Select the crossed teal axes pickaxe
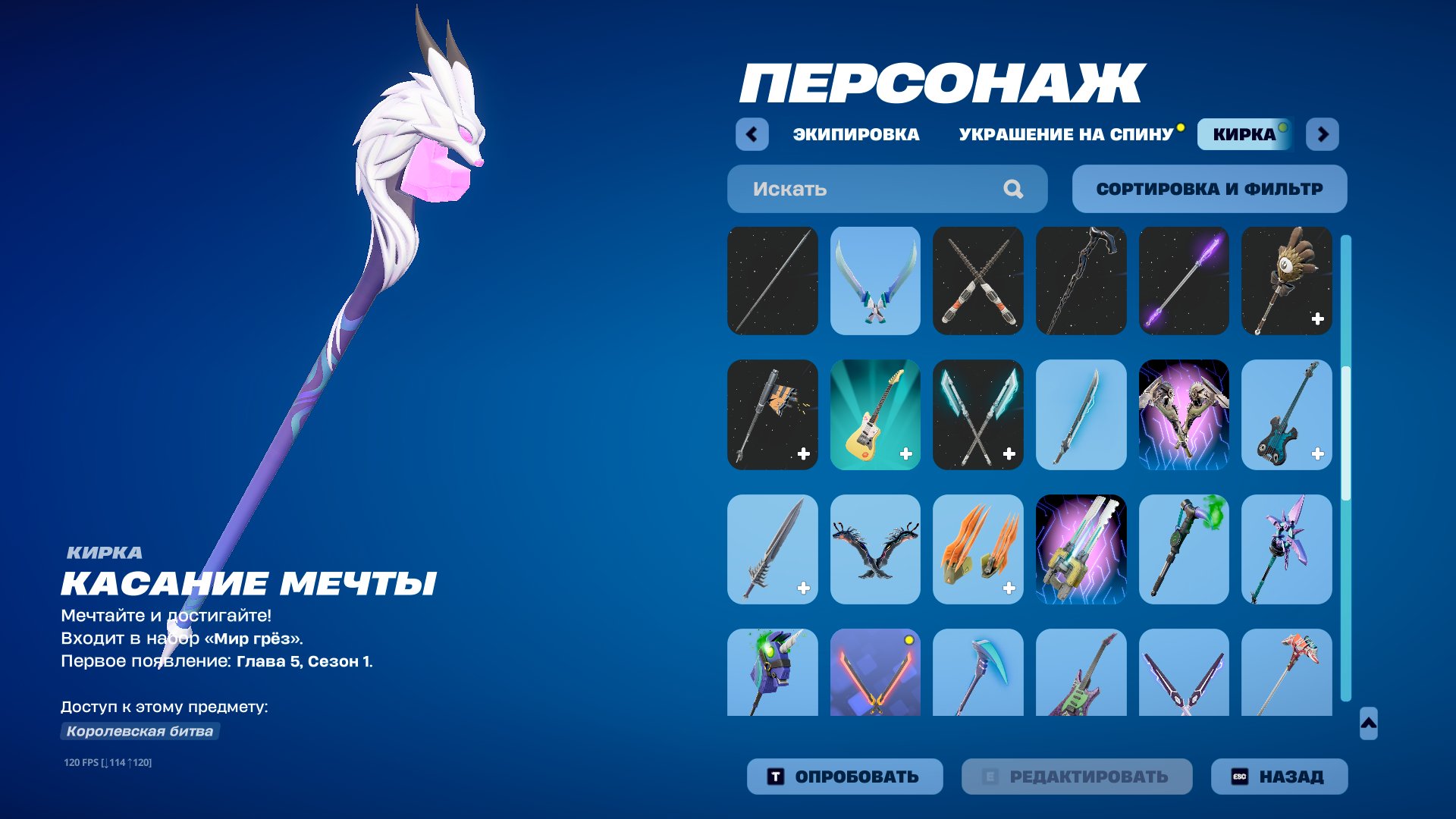1456x819 pixels. (x=978, y=415)
